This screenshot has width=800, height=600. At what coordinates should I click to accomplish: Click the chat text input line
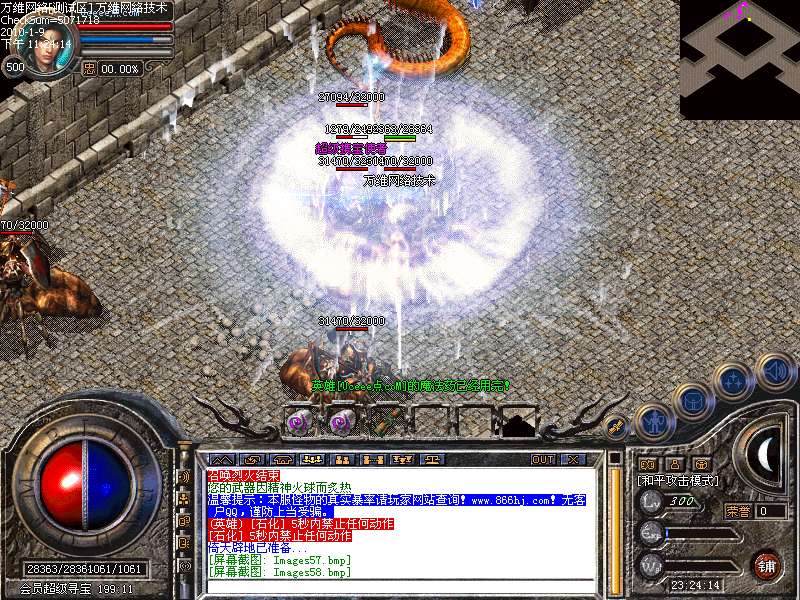coord(400,587)
